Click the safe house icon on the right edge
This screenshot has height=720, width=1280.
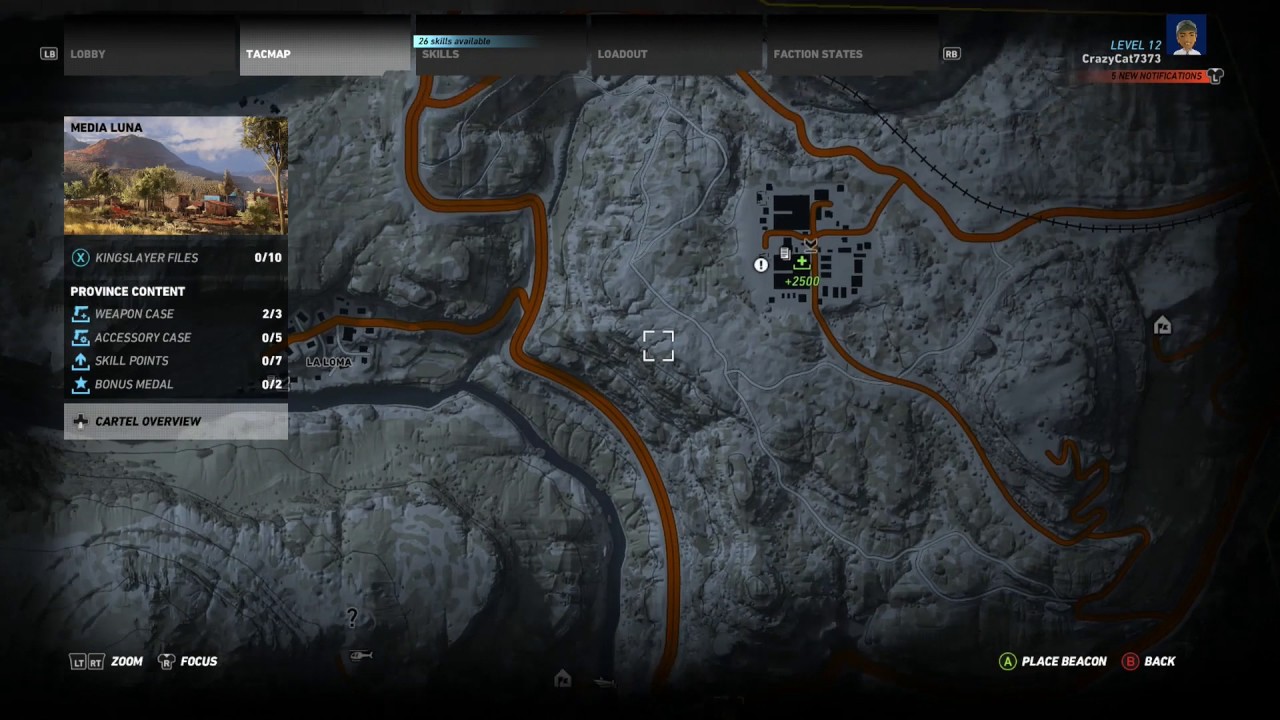click(1161, 325)
